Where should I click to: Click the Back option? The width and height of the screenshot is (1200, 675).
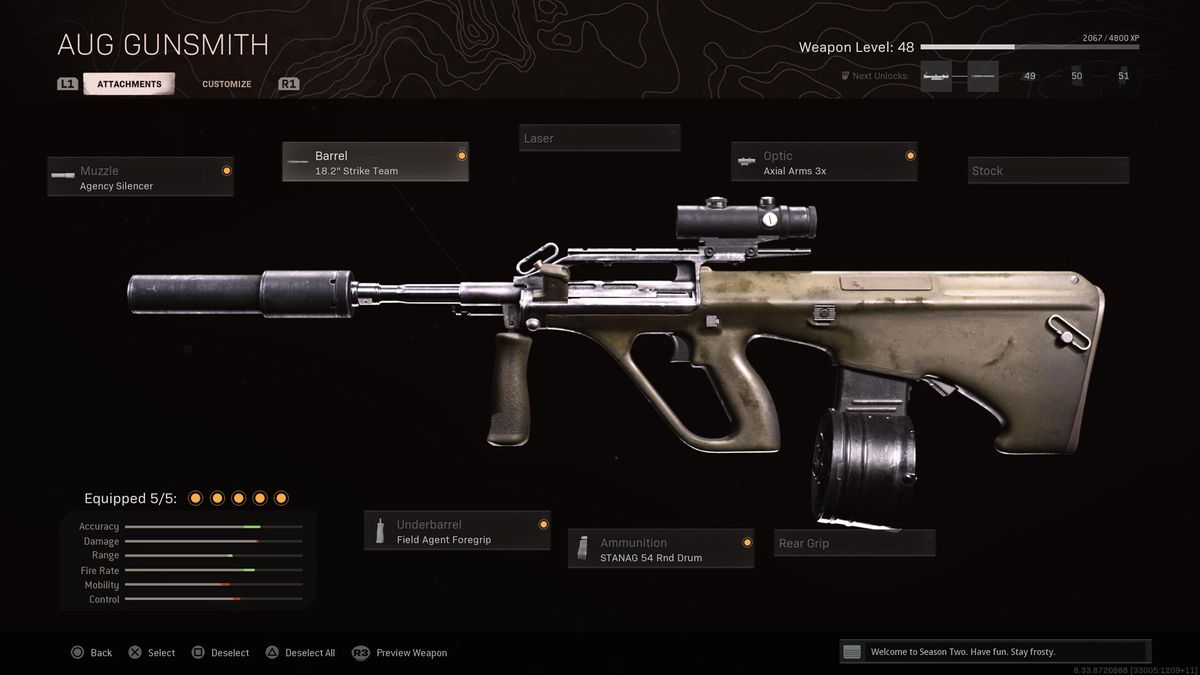click(x=91, y=653)
